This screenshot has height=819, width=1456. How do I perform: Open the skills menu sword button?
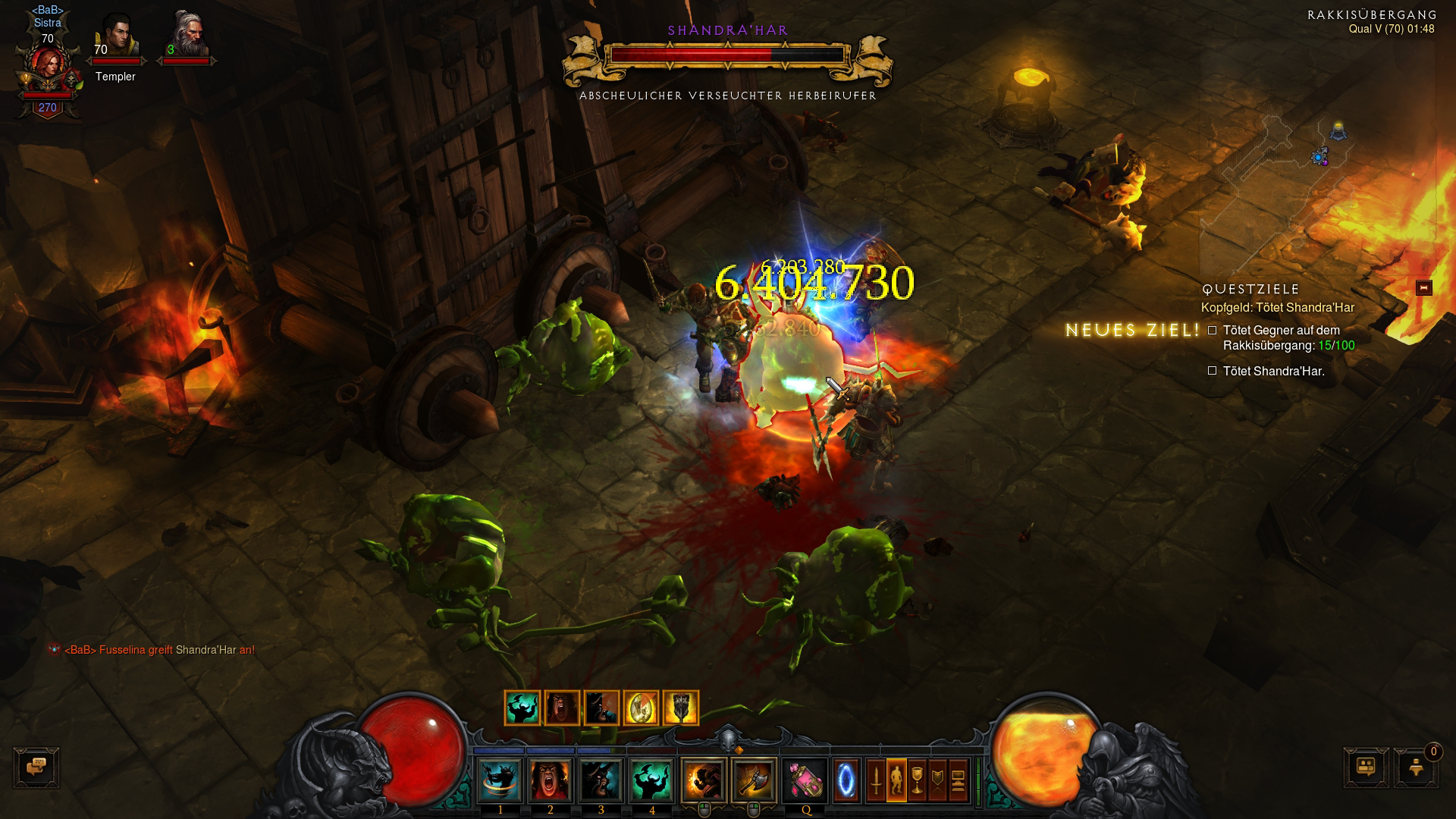[875, 780]
